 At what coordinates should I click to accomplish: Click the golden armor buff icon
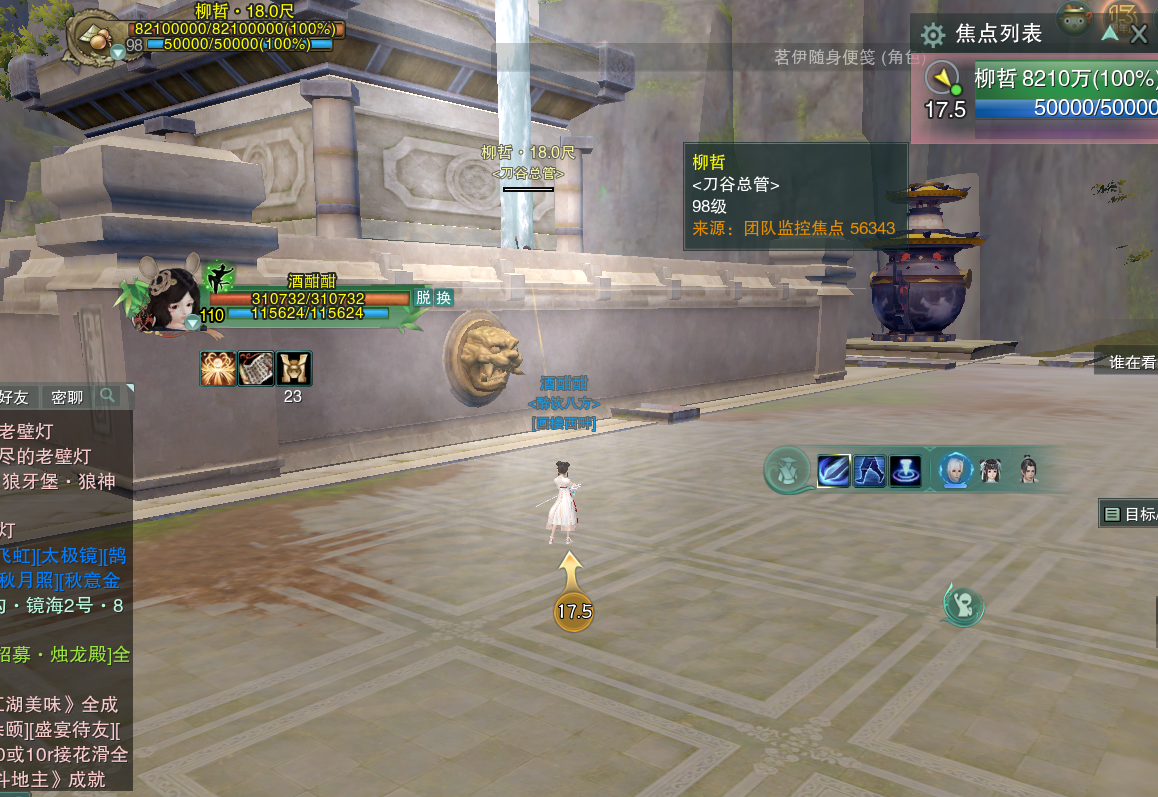tap(294, 368)
